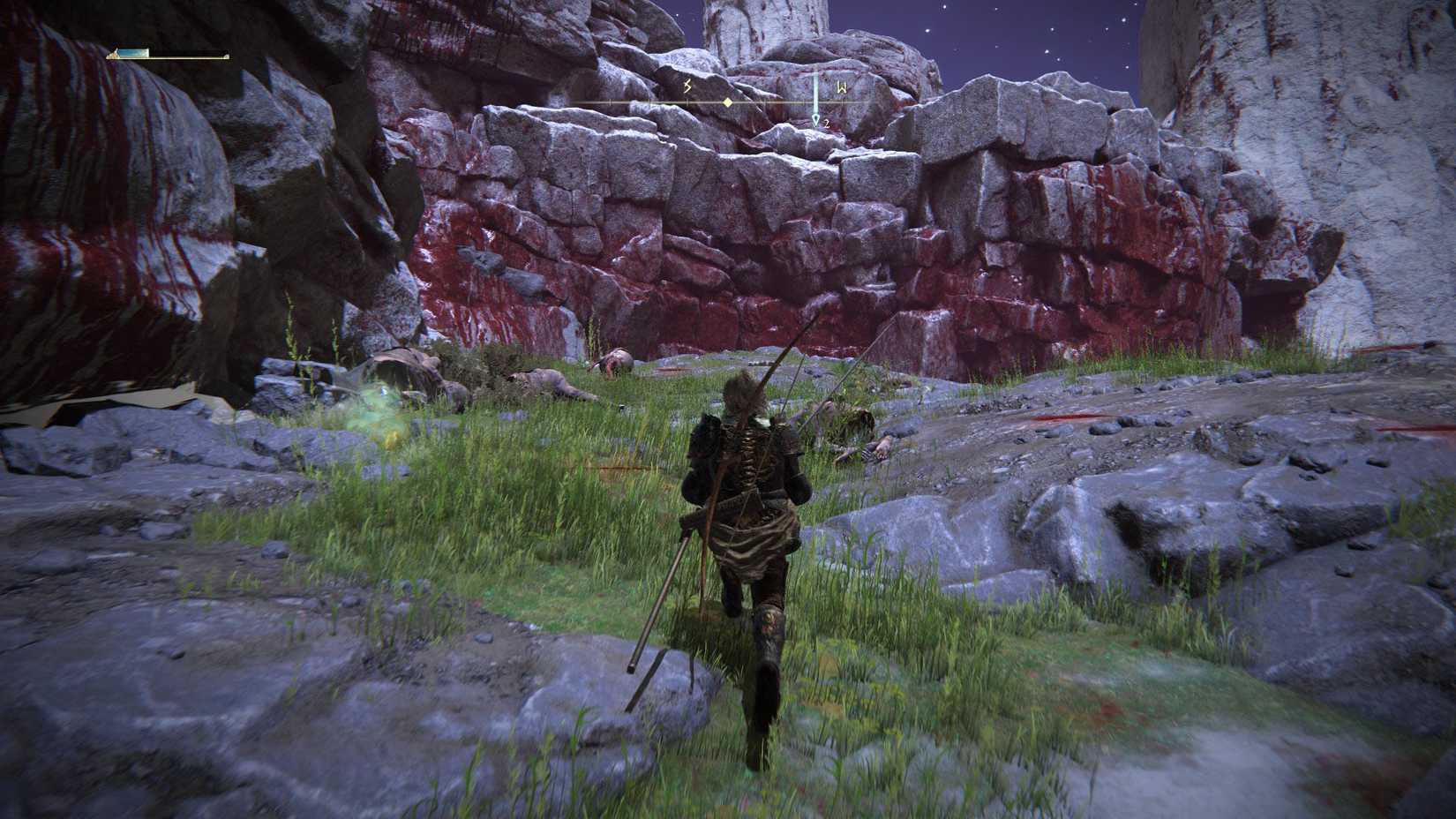Click the arrow icon at the stamina bar's left edge

tap(114, 53)
